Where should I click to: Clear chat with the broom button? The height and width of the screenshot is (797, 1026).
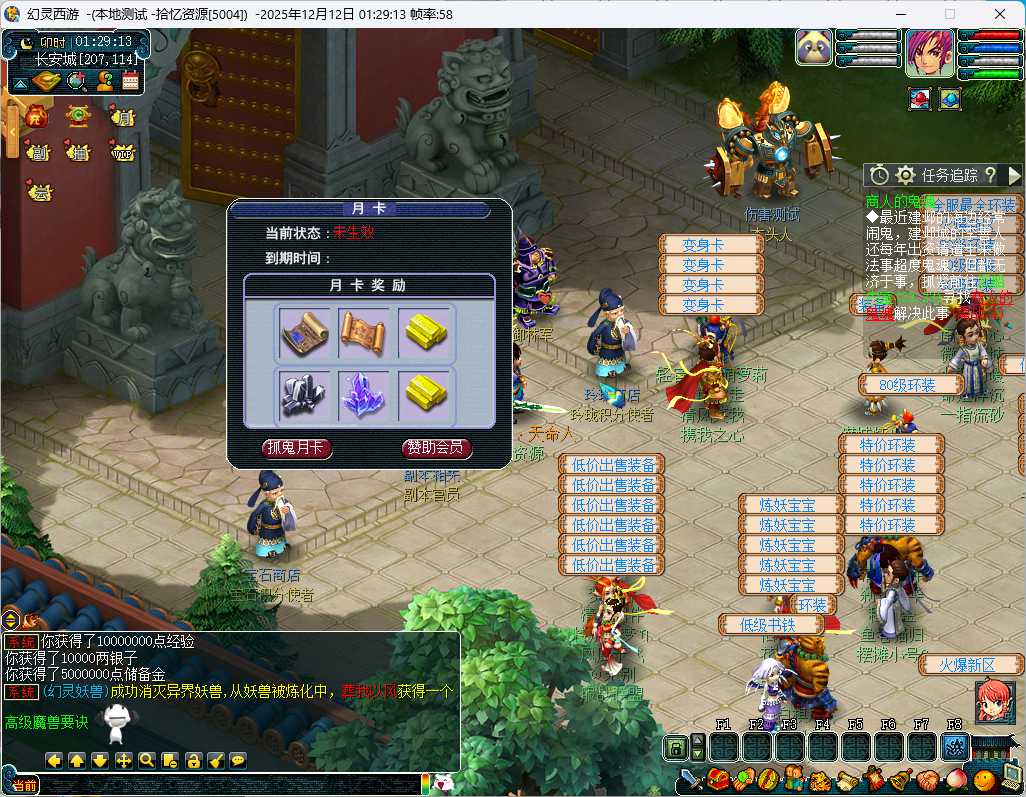(214, 760)
